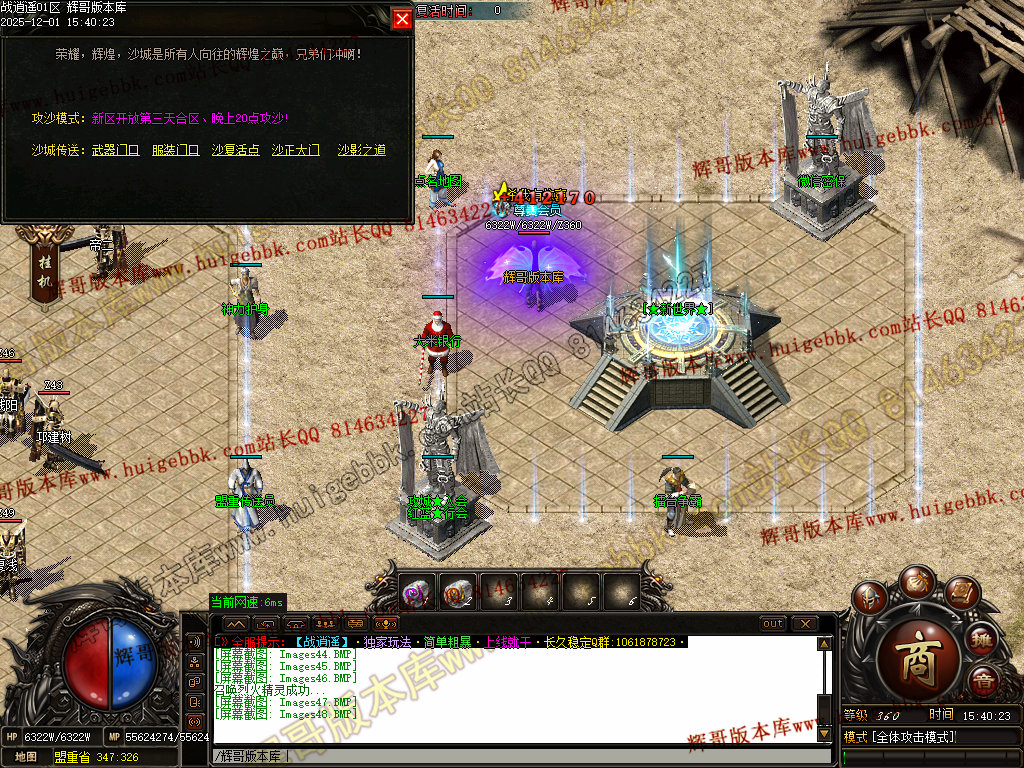Close the chat window with its X button
Screen dimensions: 1024x768
coord(805,624)
